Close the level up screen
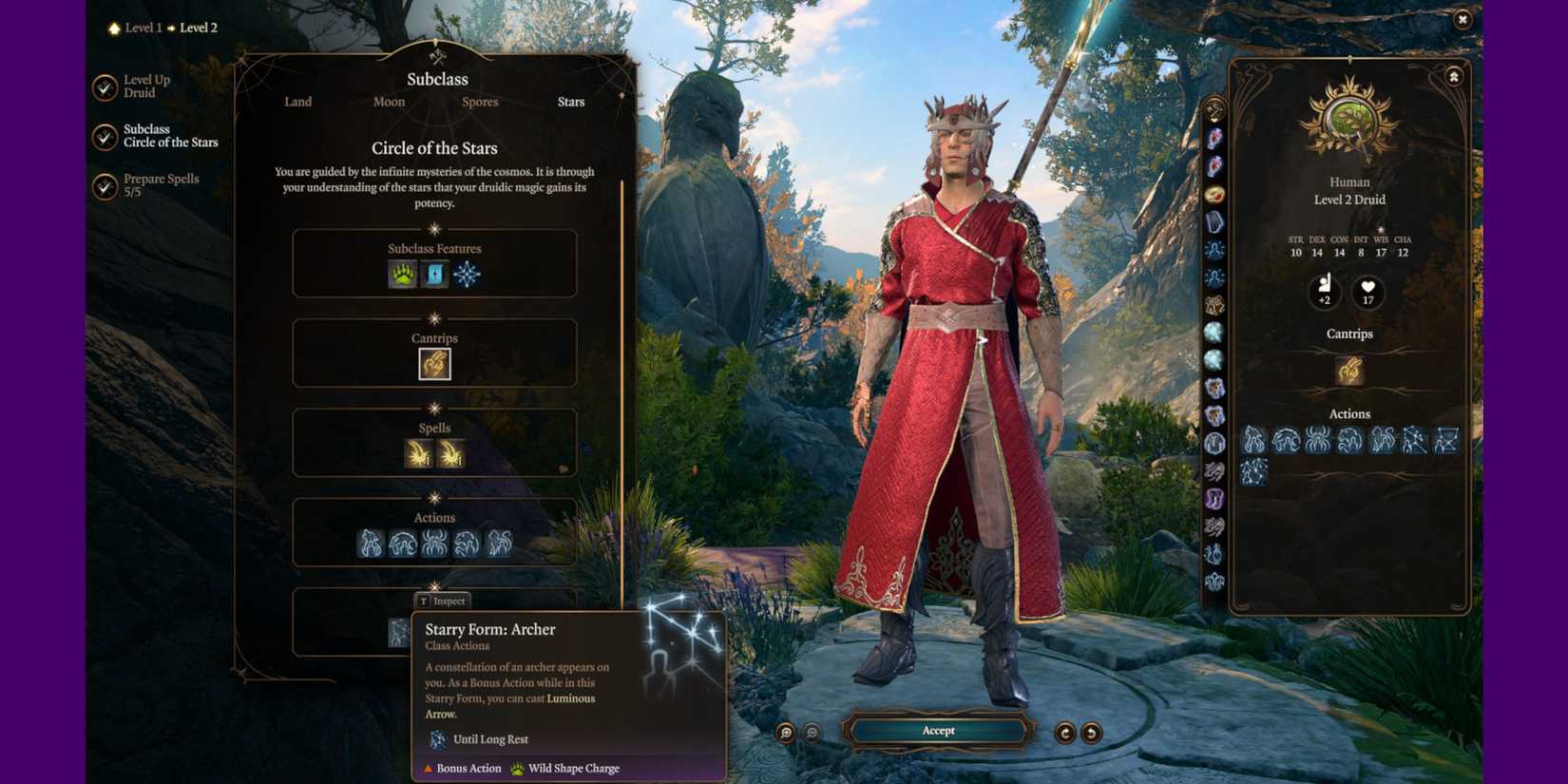Screen dimensions: 1568x784 coord(1463,19)
